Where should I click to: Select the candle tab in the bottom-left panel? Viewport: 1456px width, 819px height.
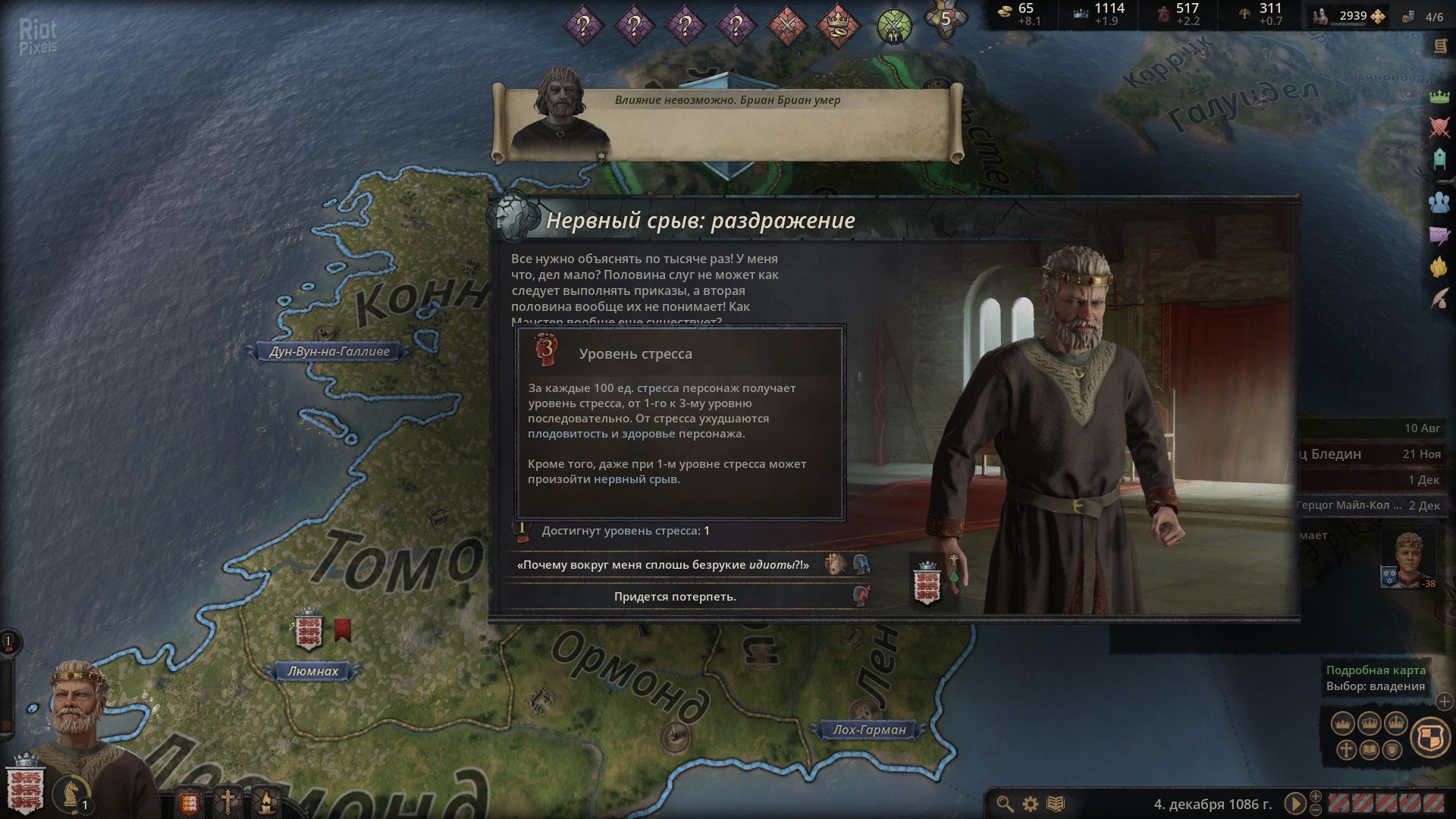click(x=266, y=800)
